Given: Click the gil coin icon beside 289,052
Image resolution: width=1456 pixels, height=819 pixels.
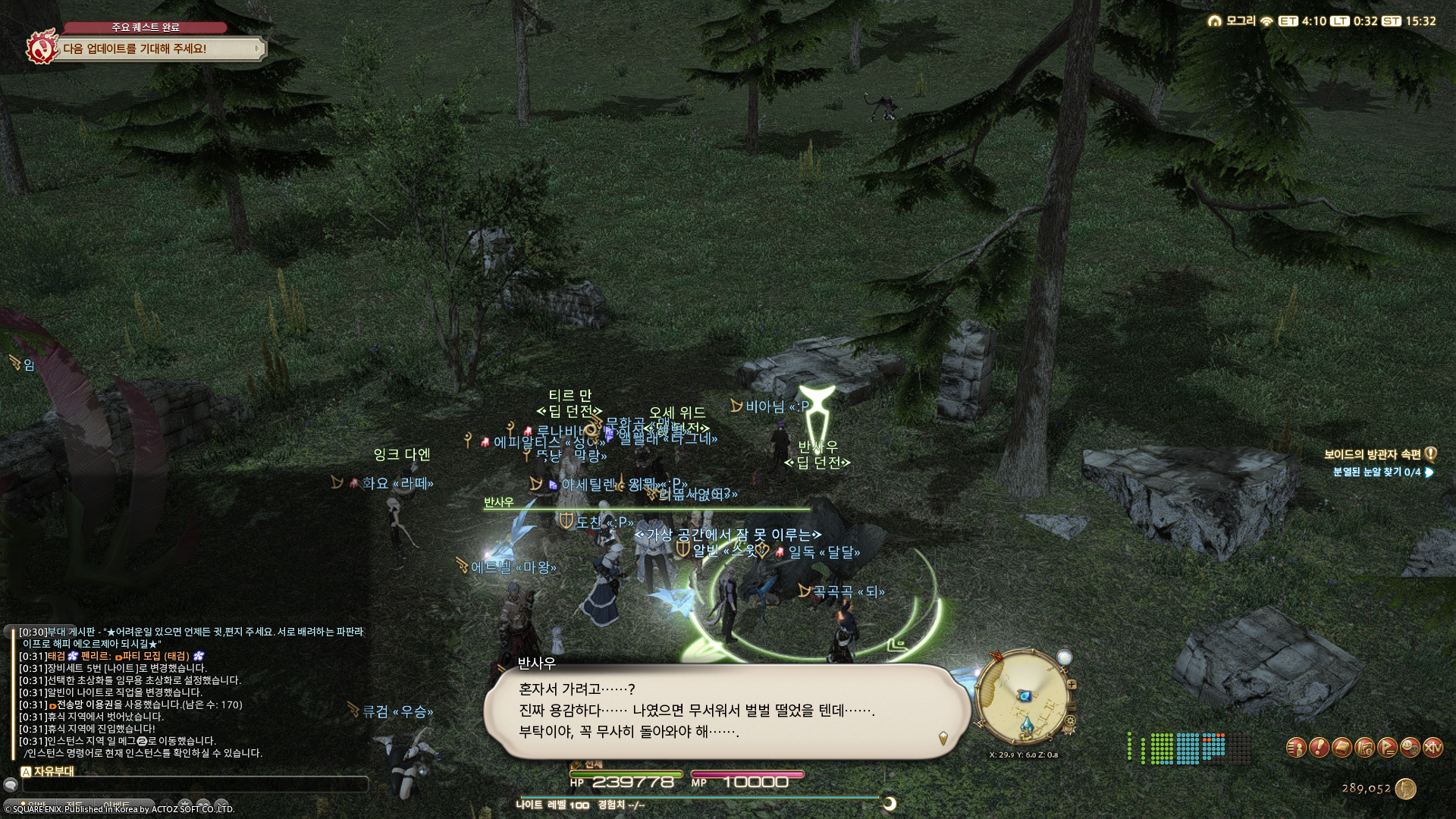Looking at the screenshot, I should (x=1406, y=789).
